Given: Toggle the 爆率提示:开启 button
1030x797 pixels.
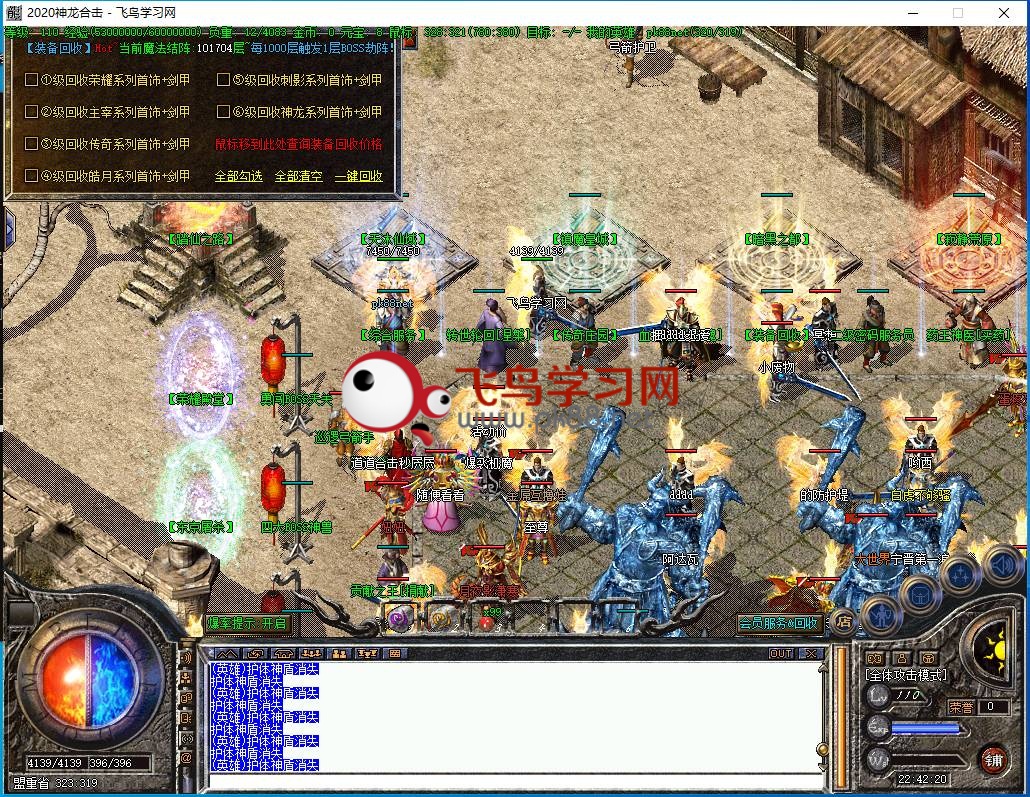Looking at the screenshot, I should pyautogui.click(x=247, y=623).
